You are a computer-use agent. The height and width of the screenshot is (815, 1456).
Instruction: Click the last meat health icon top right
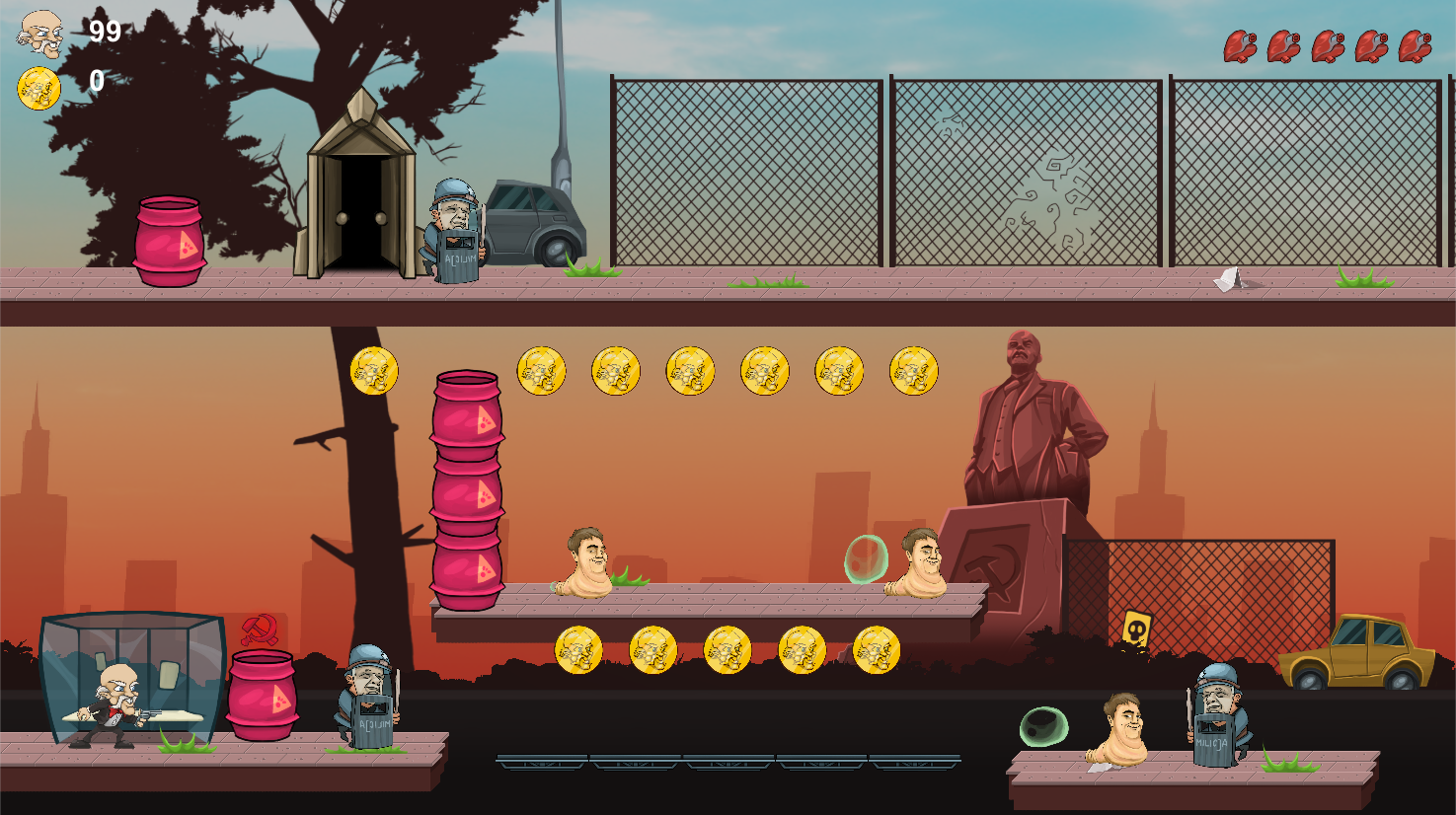pos(1418,46)
